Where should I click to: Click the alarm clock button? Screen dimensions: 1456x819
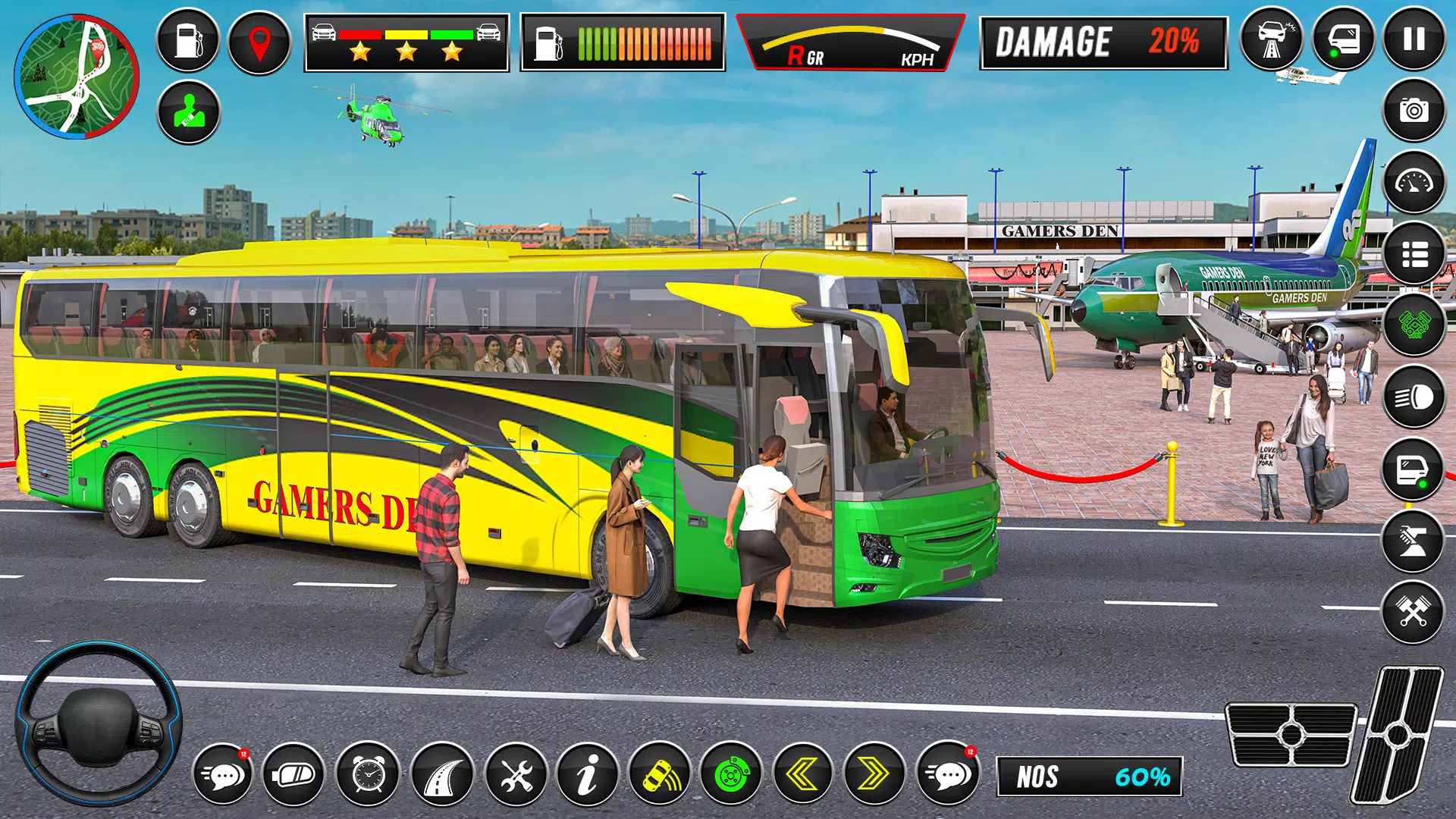pos(369,774)
